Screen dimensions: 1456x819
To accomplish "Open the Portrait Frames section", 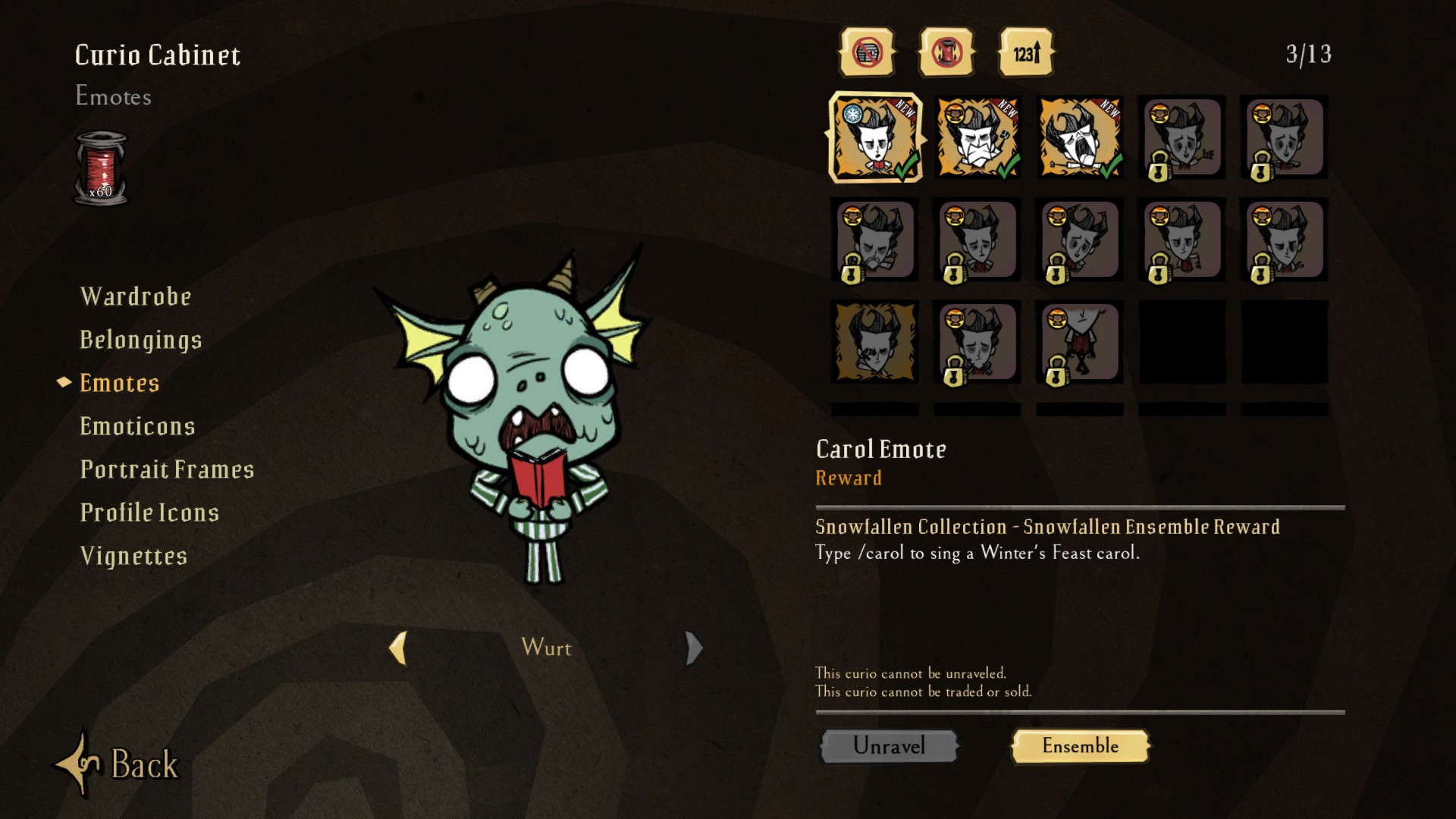I will 168,469.
